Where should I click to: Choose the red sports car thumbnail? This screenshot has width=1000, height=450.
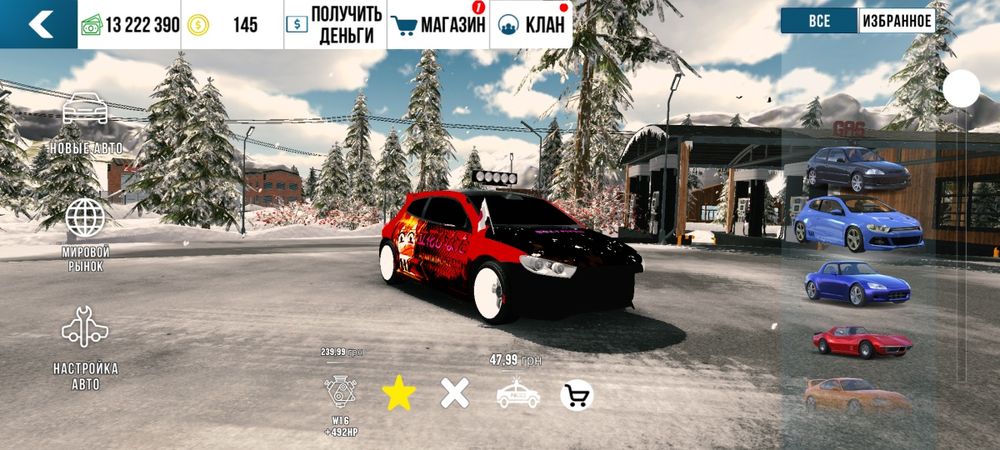[x=861, y=341]
